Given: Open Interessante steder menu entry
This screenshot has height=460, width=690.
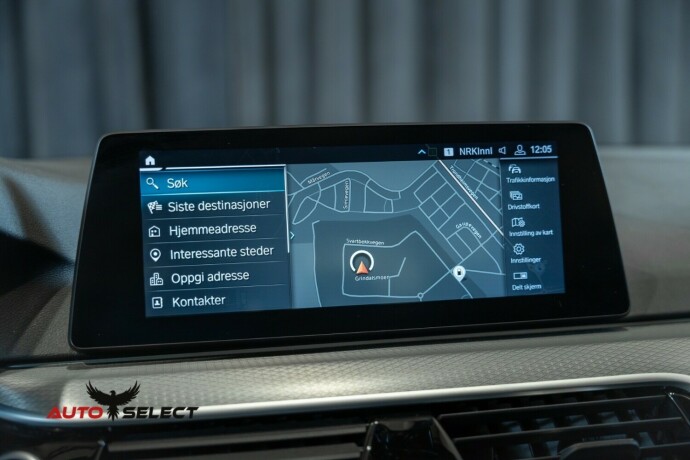Looking at the screenshot, I should pos(214,253).
